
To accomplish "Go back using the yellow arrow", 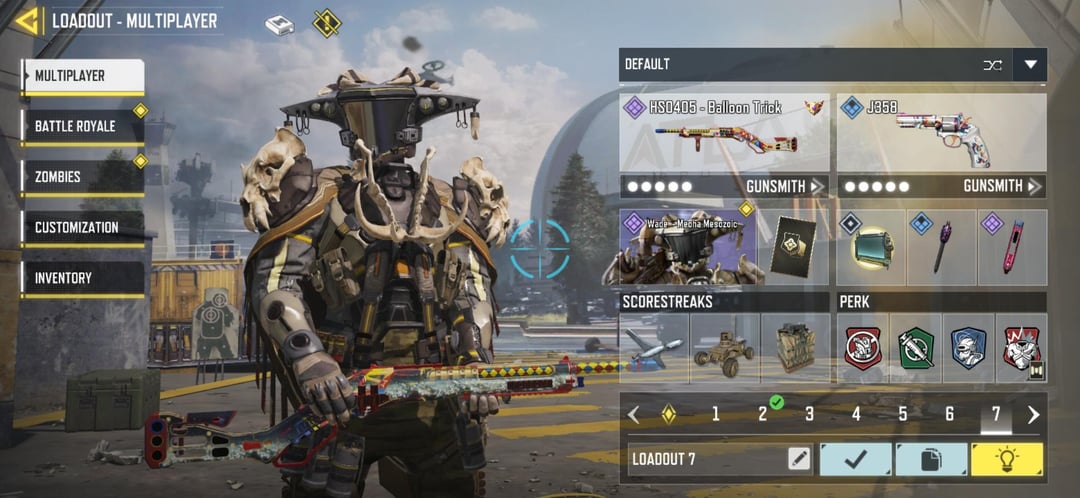I will pos(27,21).
